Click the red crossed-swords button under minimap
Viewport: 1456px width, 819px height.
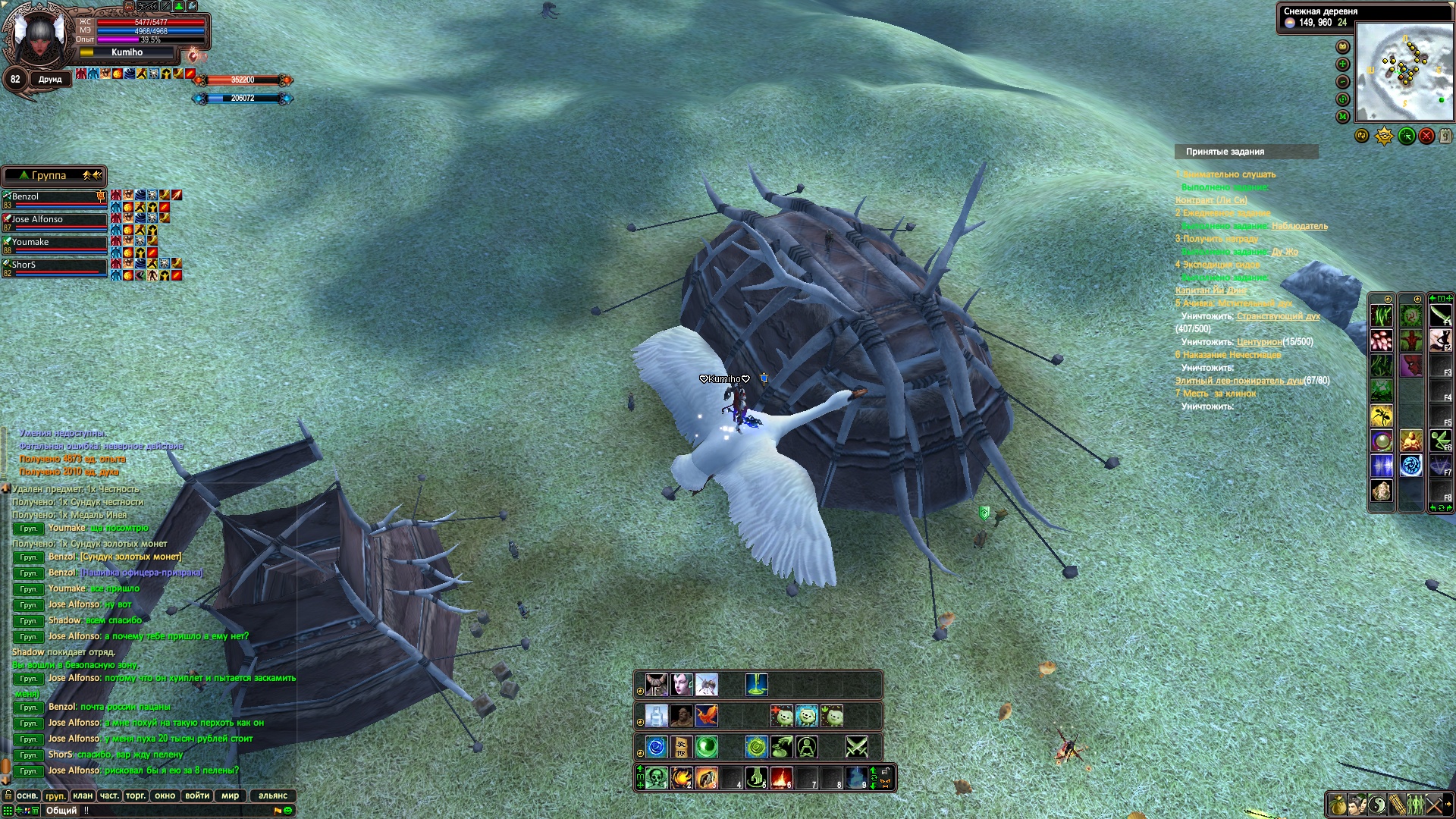(1426, 136)
